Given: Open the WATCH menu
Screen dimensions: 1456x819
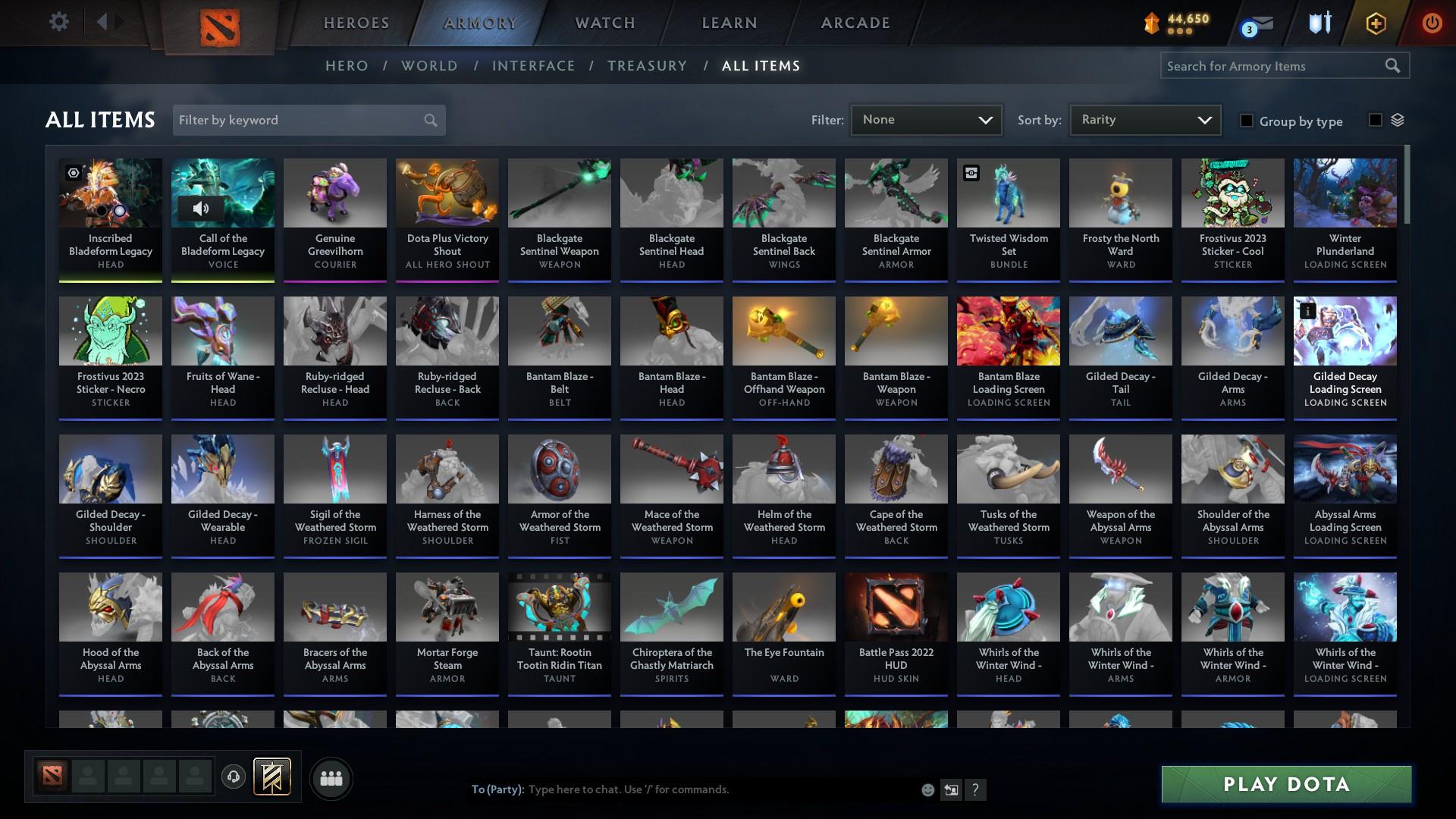Looking at the screenshot, I should click(604, 23).
